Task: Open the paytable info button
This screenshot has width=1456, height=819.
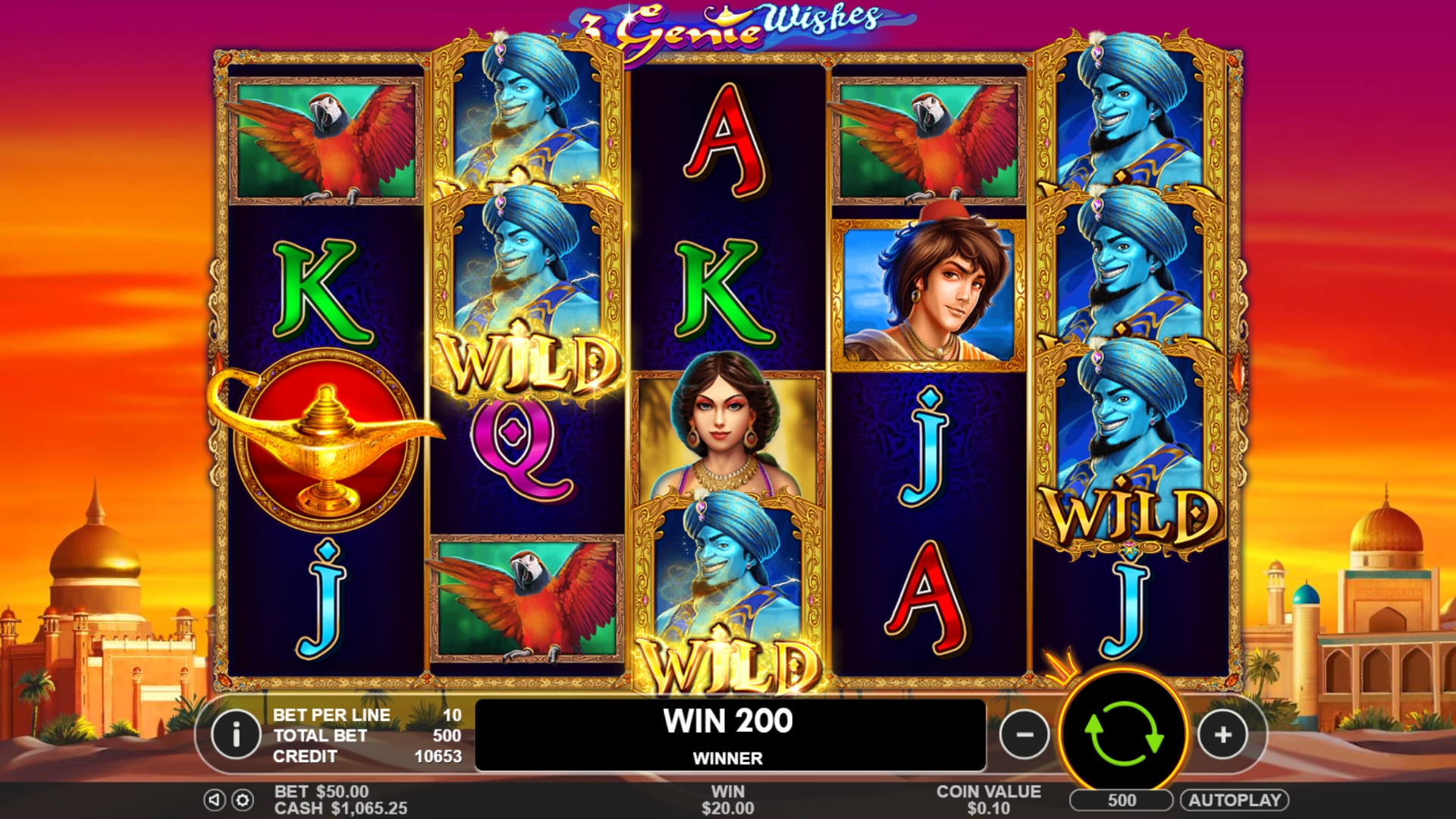Action: click(x=236, y=734)
